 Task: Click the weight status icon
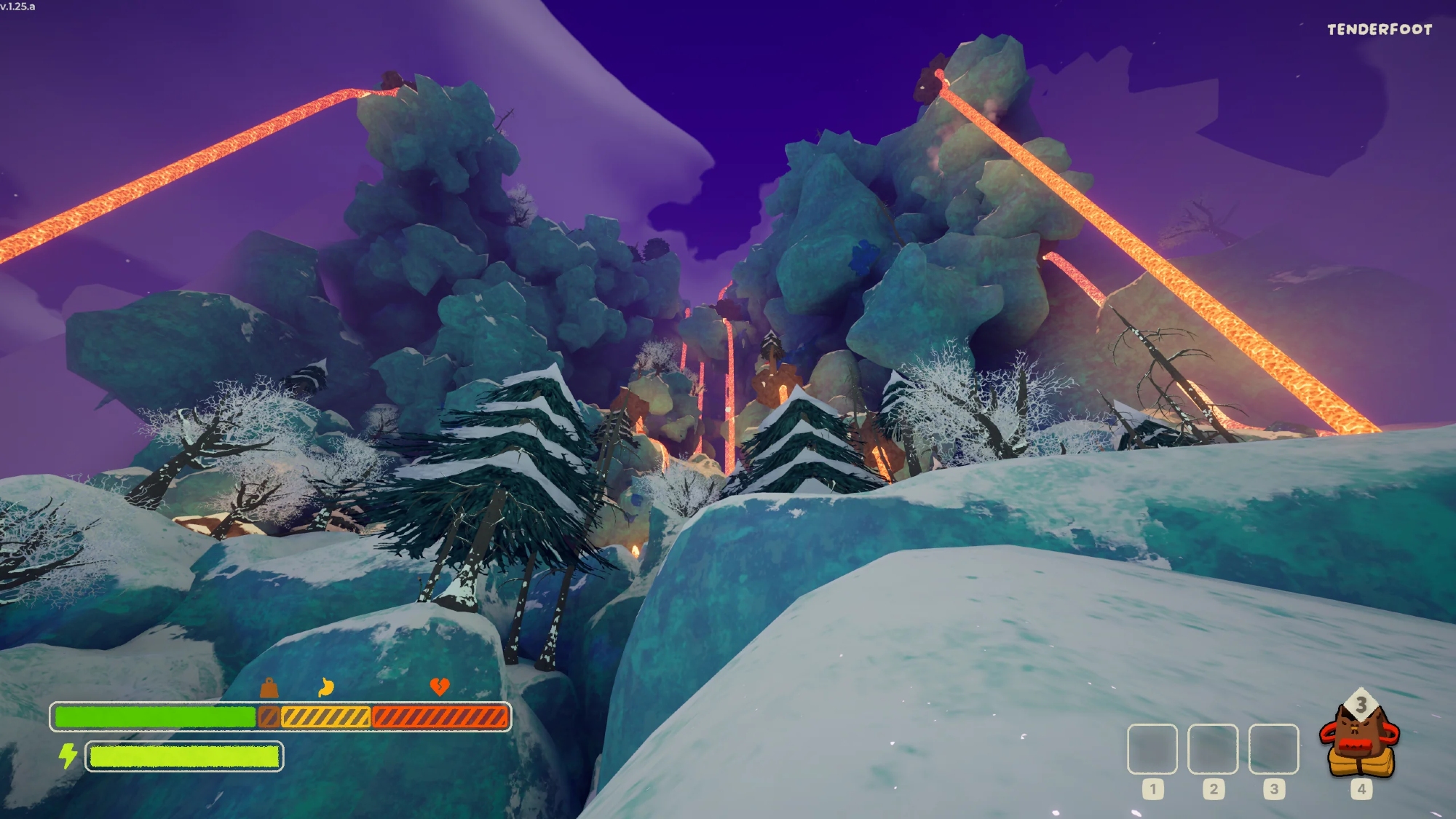point(269,687)
